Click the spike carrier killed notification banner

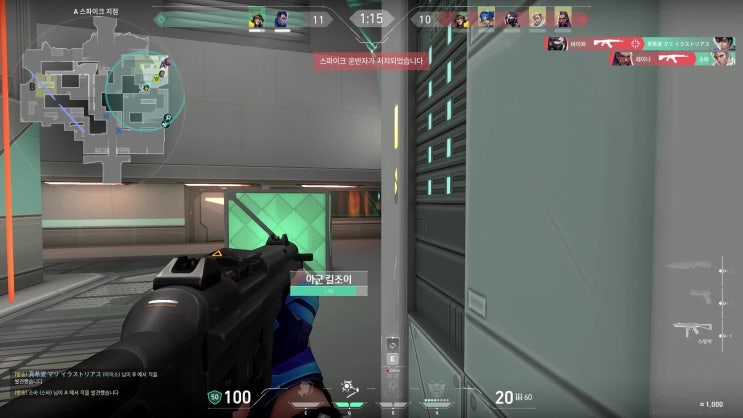pos(371,60)
